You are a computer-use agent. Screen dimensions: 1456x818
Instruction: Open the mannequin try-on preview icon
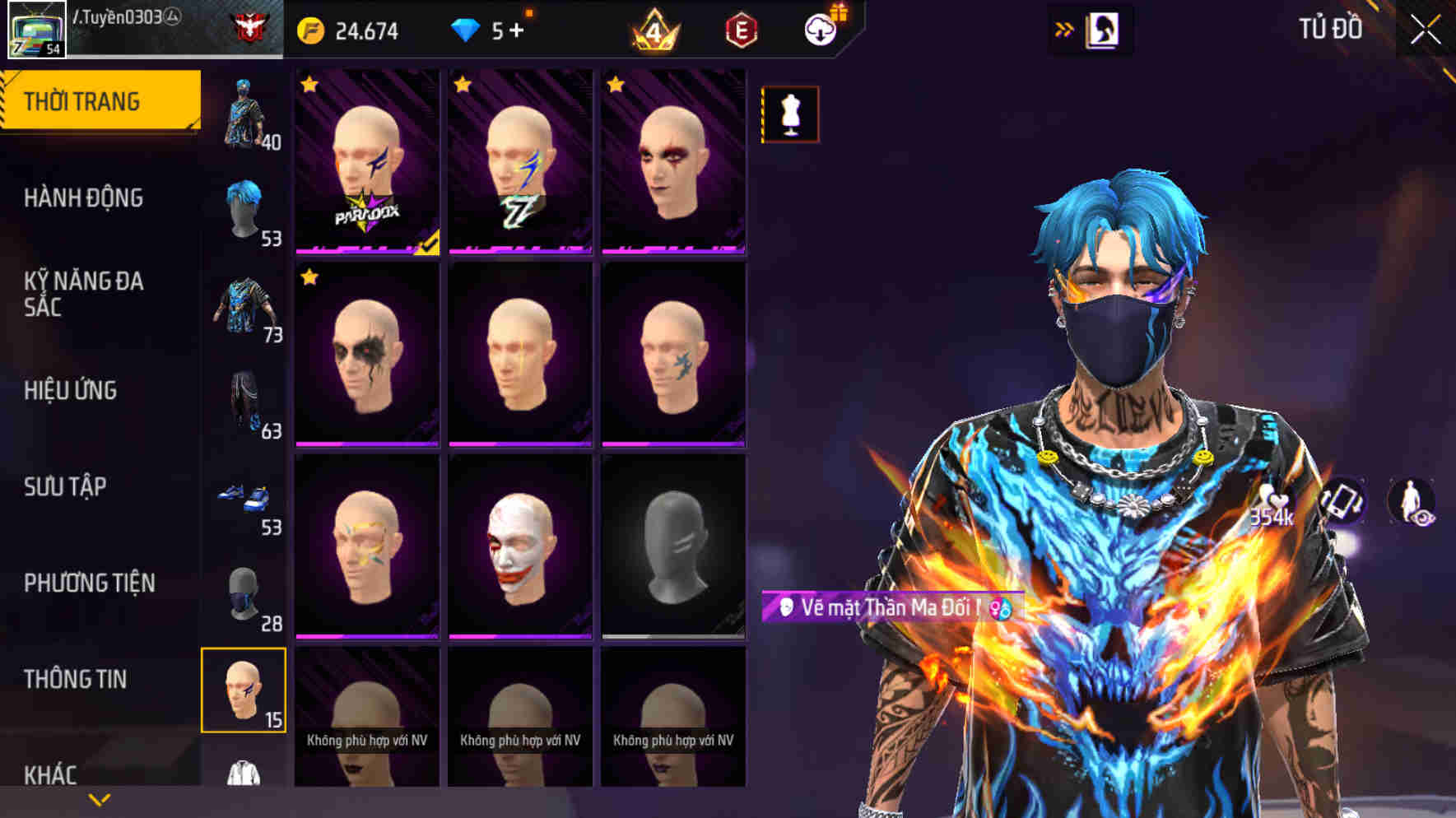pyautogui.click(x=788, y=114)
